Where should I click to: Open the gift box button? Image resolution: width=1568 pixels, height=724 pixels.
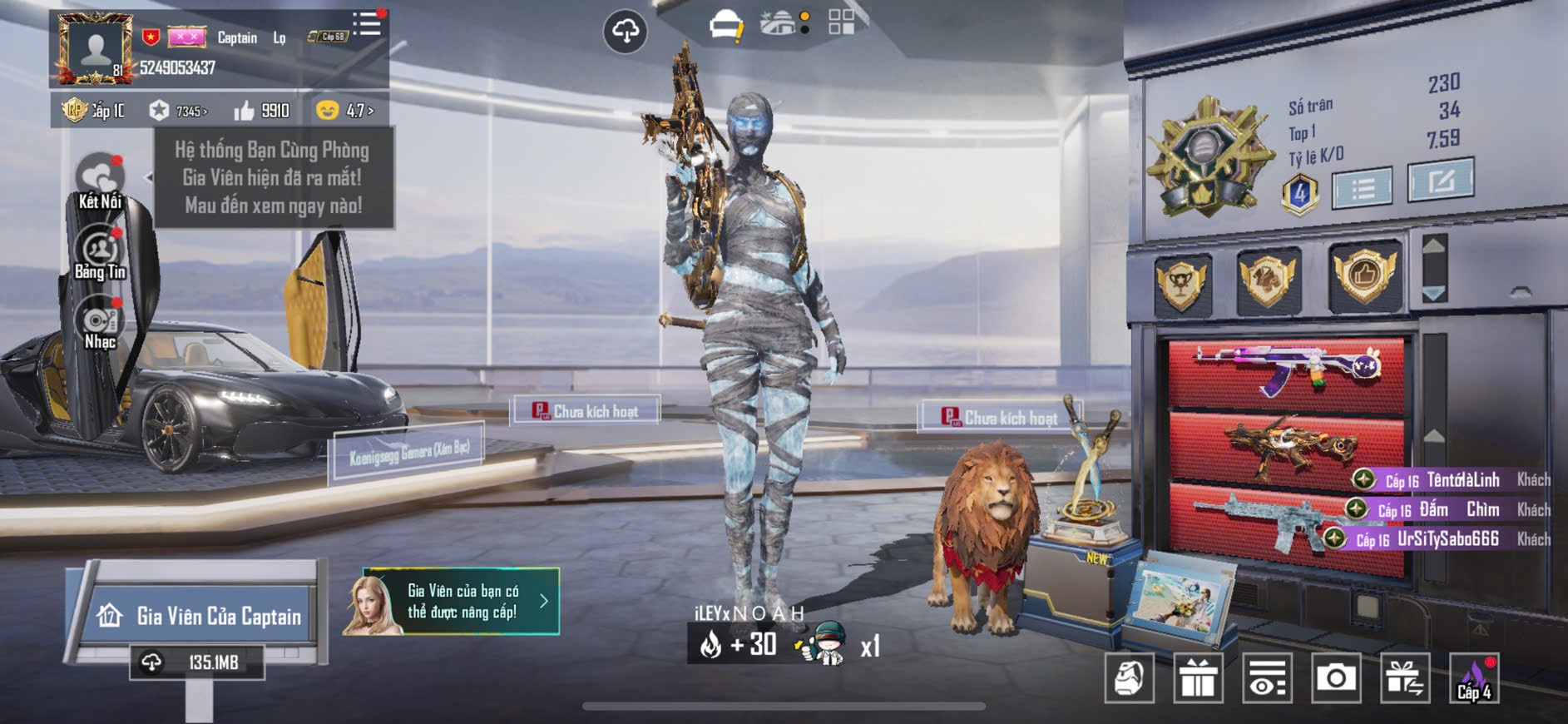pyautogui.click(x=1198, y=678)
